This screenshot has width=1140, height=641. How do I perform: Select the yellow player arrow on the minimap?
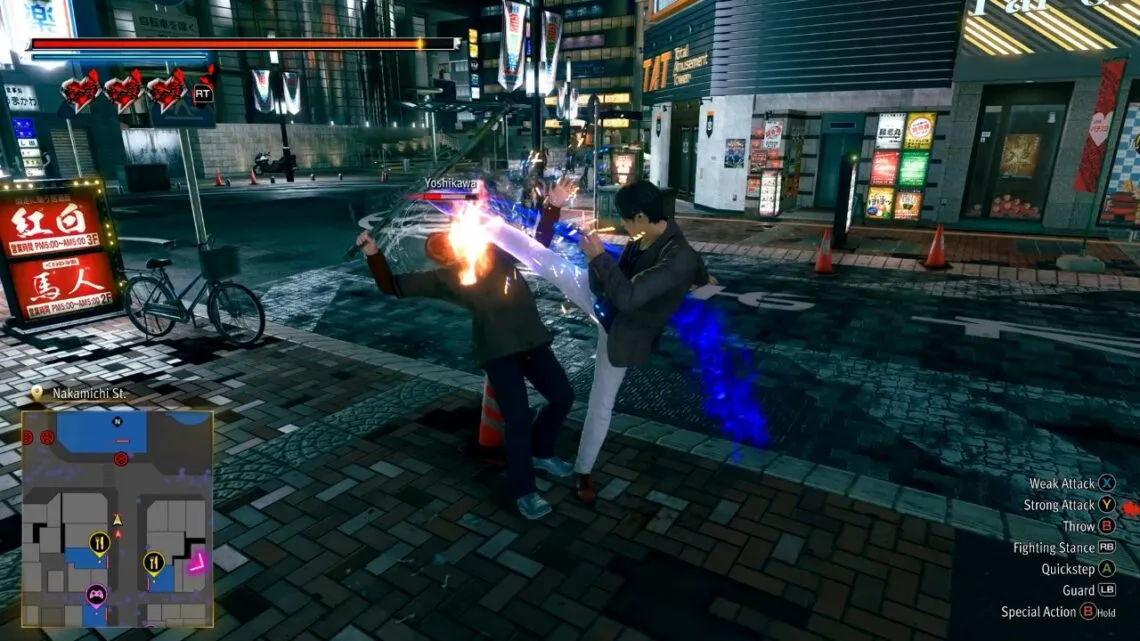[x=117, y=520]
